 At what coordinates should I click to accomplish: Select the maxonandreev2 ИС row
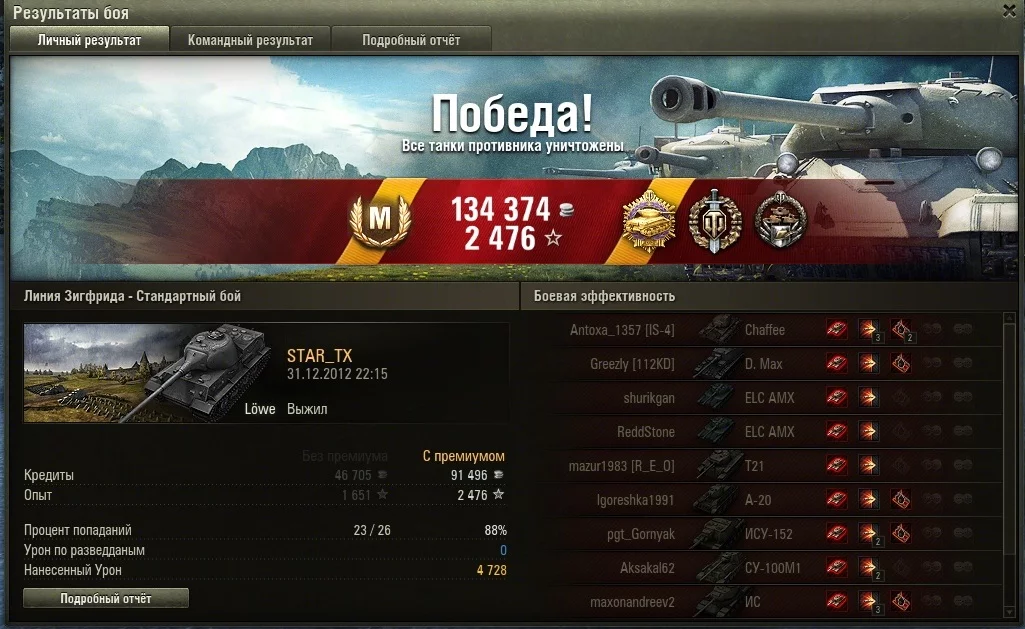[760, 602]
